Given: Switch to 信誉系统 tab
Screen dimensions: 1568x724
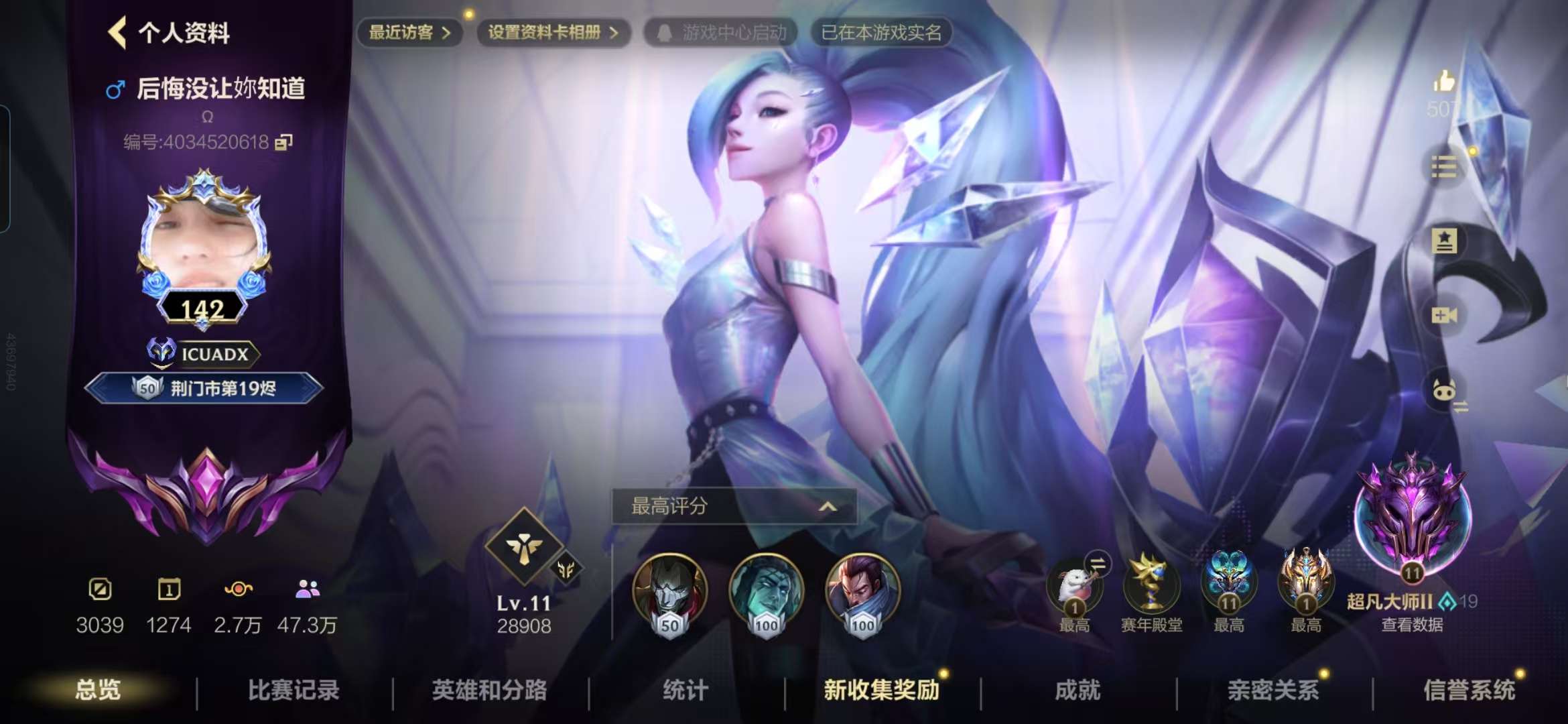Looking at the screenshot, I should click(1469, 690).
